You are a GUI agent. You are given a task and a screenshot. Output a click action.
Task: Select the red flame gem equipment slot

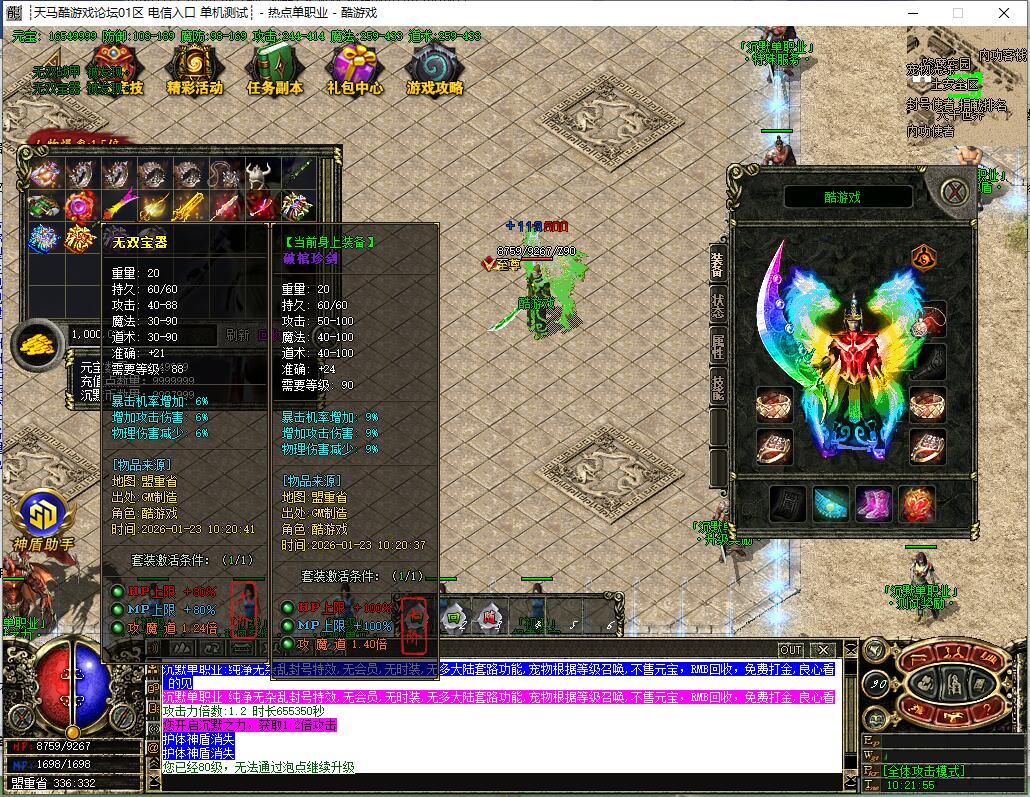pyautogui.click(x=917, y=505)
